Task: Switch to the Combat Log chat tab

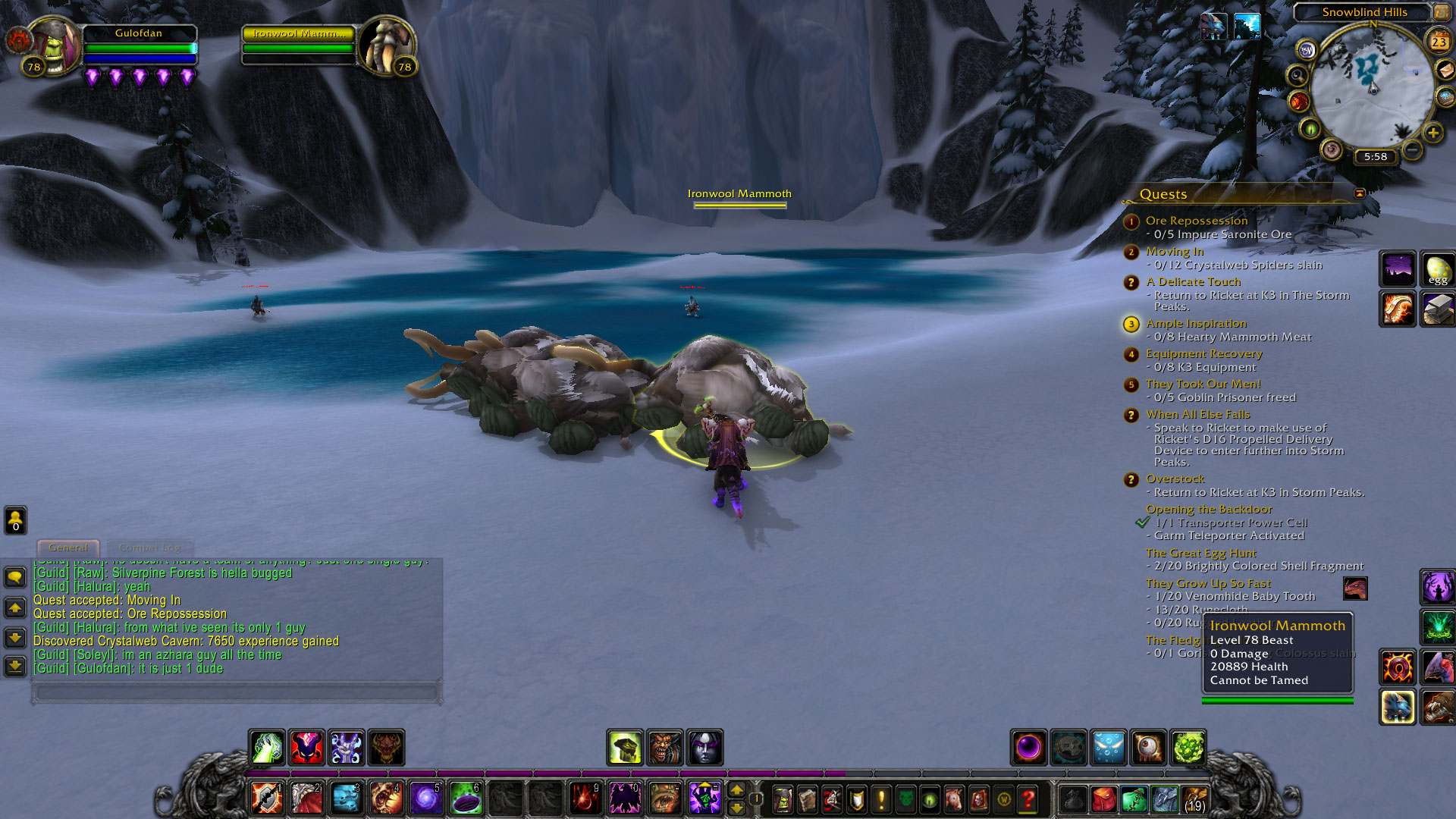Action: pos(150,548)
